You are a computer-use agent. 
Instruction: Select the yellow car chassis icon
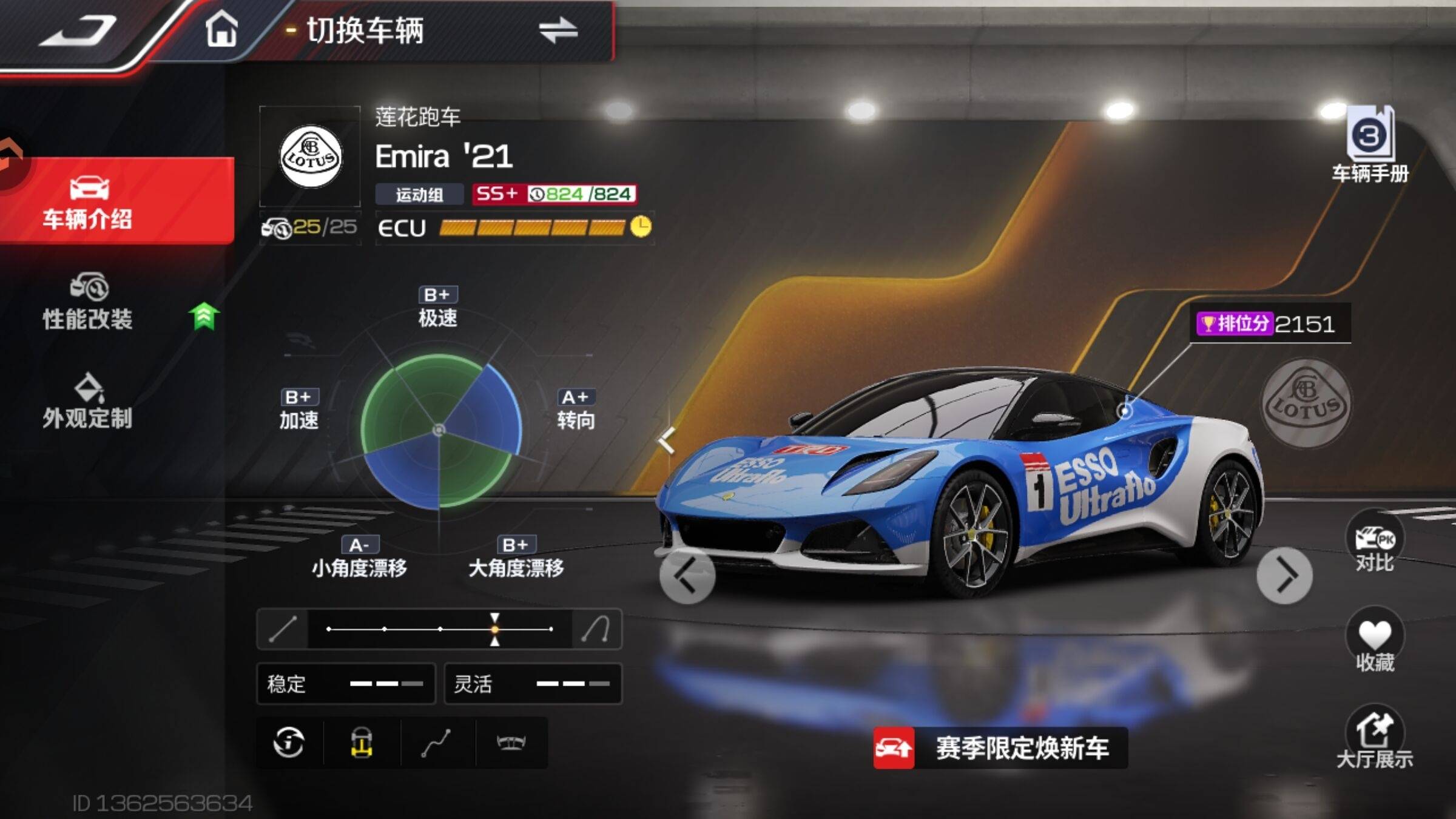coord(362,743)
